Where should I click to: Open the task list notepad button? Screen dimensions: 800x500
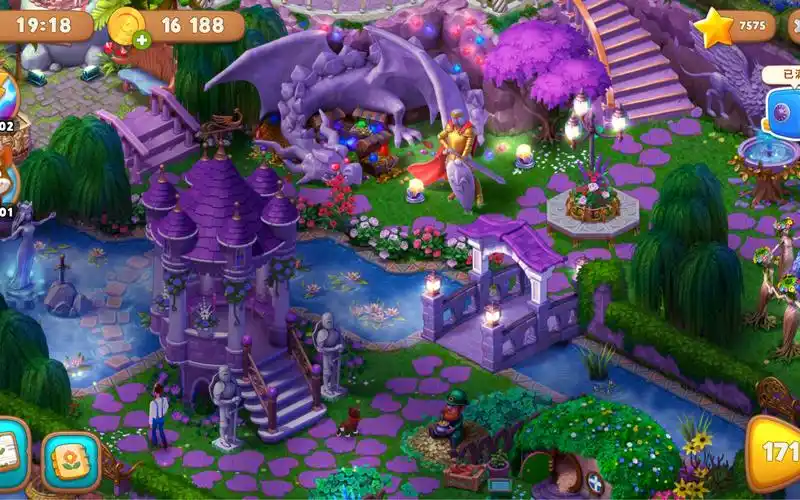point(10,455)
